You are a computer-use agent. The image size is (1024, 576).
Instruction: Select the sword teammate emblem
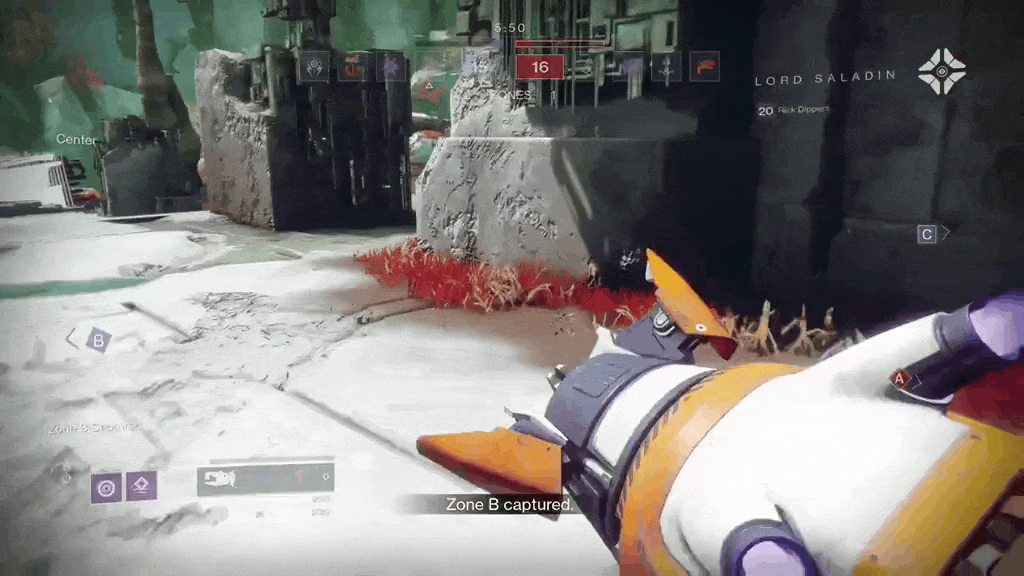pyautogui.click(x=667, y=66)
